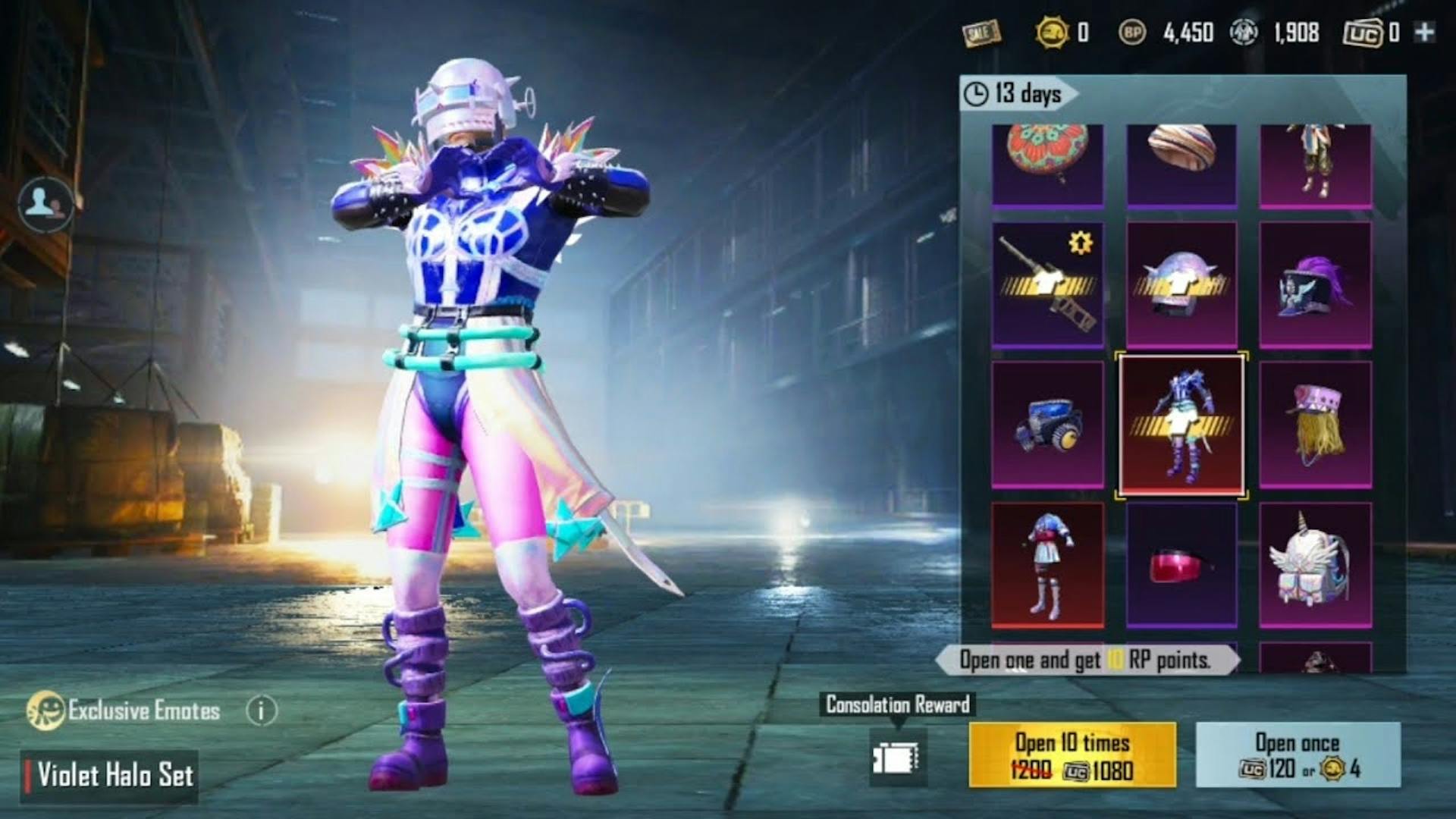The height and width of the screenshot is (819, 1456).
Task: Click the SALE tag icon at top
Action: [x=982, y=32]
